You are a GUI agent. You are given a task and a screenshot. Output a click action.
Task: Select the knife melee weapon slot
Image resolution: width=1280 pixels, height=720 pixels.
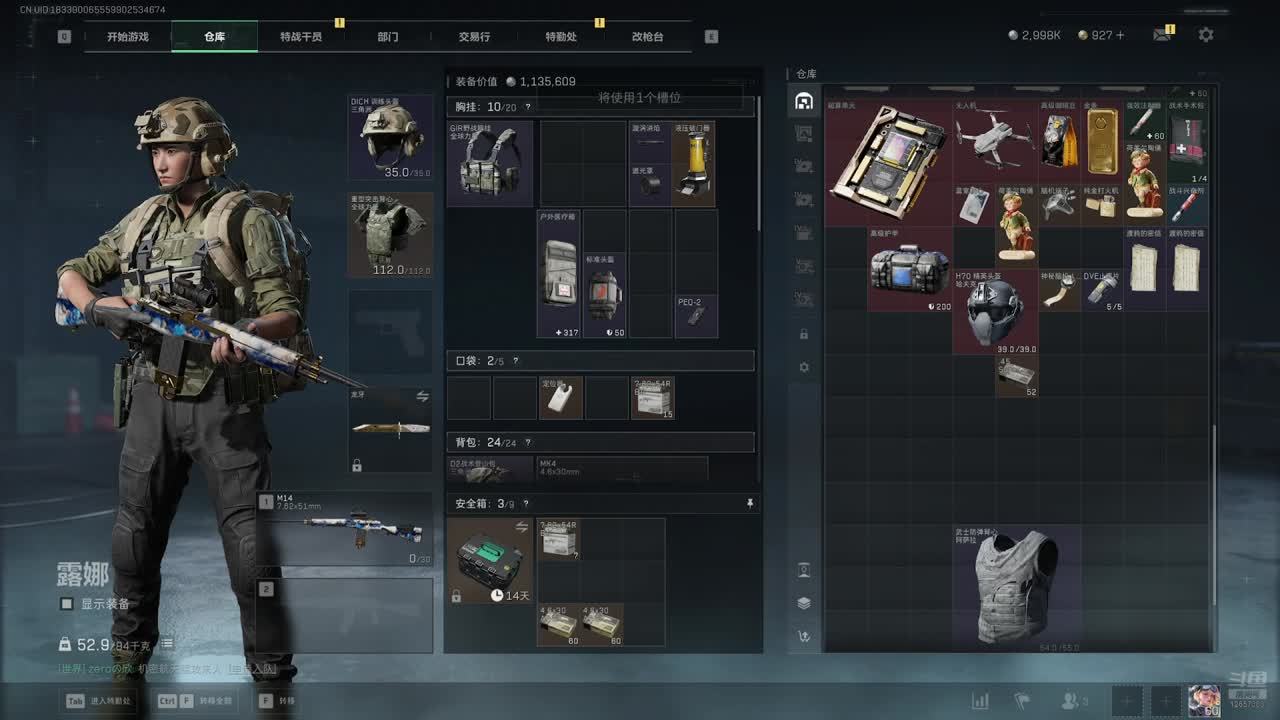390,430
